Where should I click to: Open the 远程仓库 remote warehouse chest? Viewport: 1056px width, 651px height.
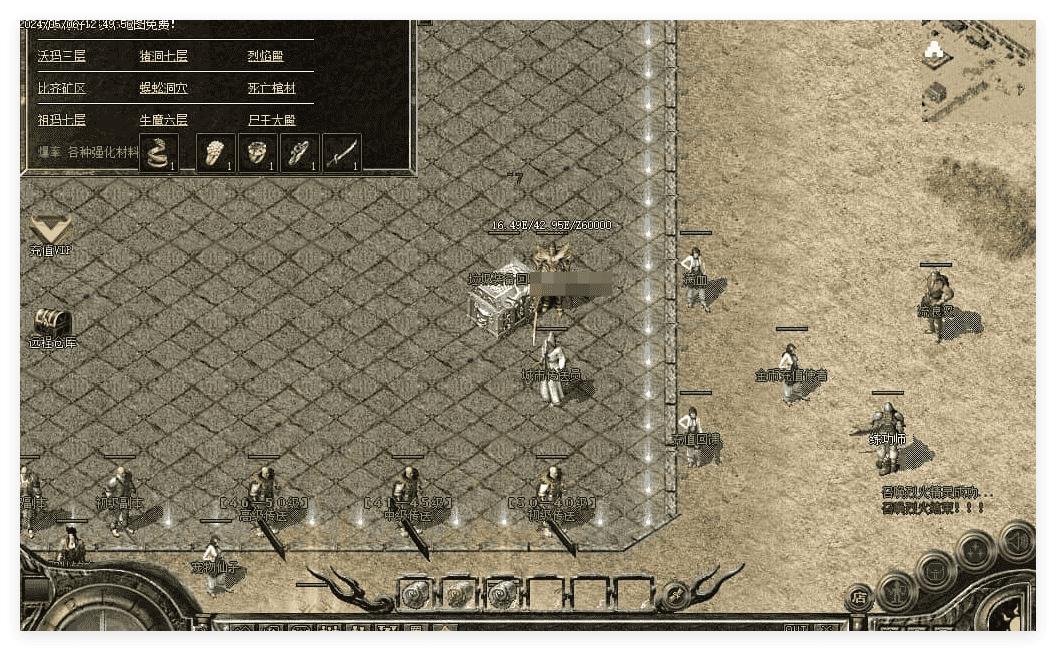52,324
